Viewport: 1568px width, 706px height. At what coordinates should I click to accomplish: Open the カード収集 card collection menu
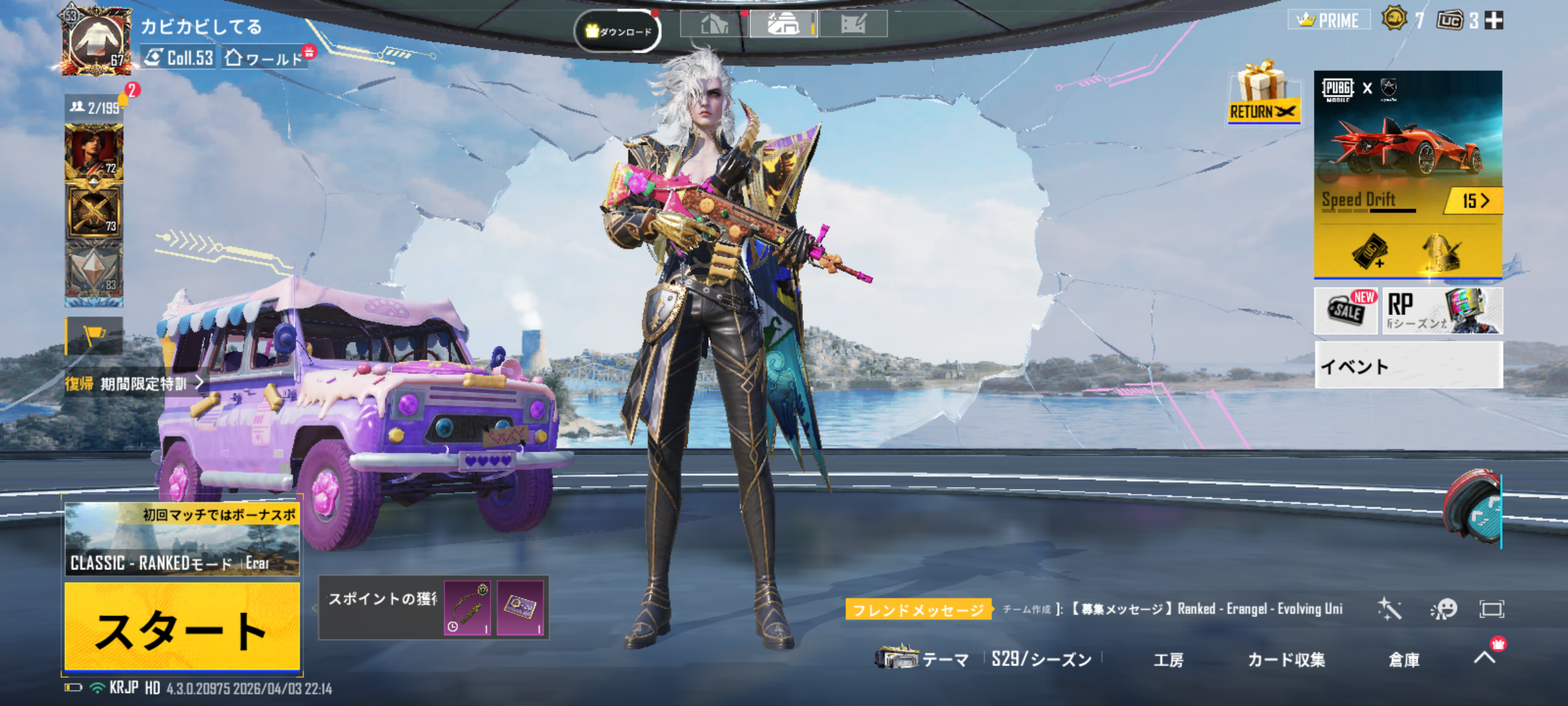1286,660
